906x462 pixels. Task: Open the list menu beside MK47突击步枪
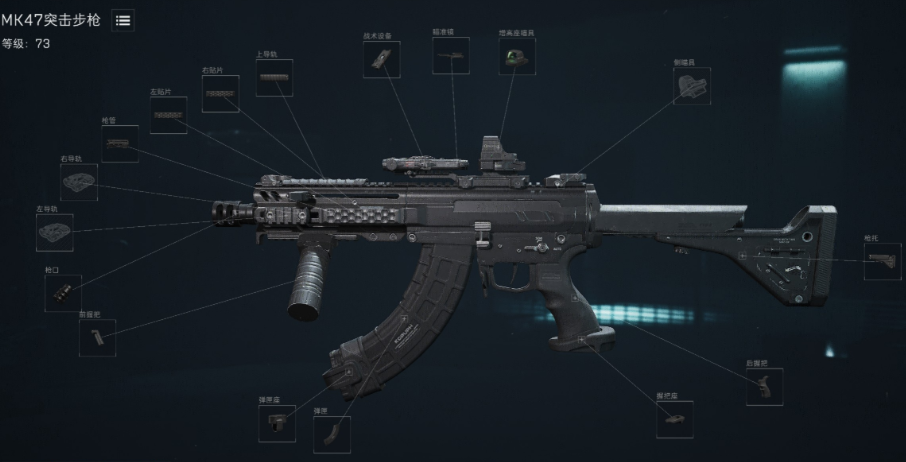123,20
